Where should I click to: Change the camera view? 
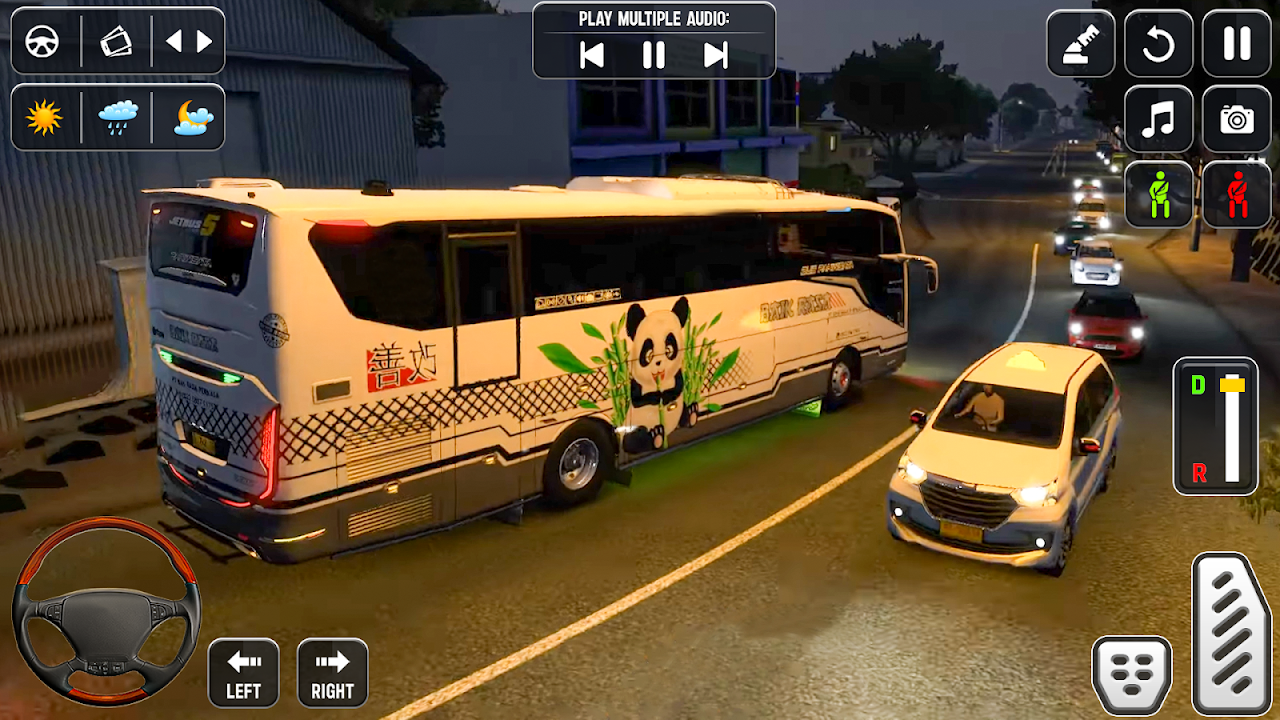point(1237,119)
